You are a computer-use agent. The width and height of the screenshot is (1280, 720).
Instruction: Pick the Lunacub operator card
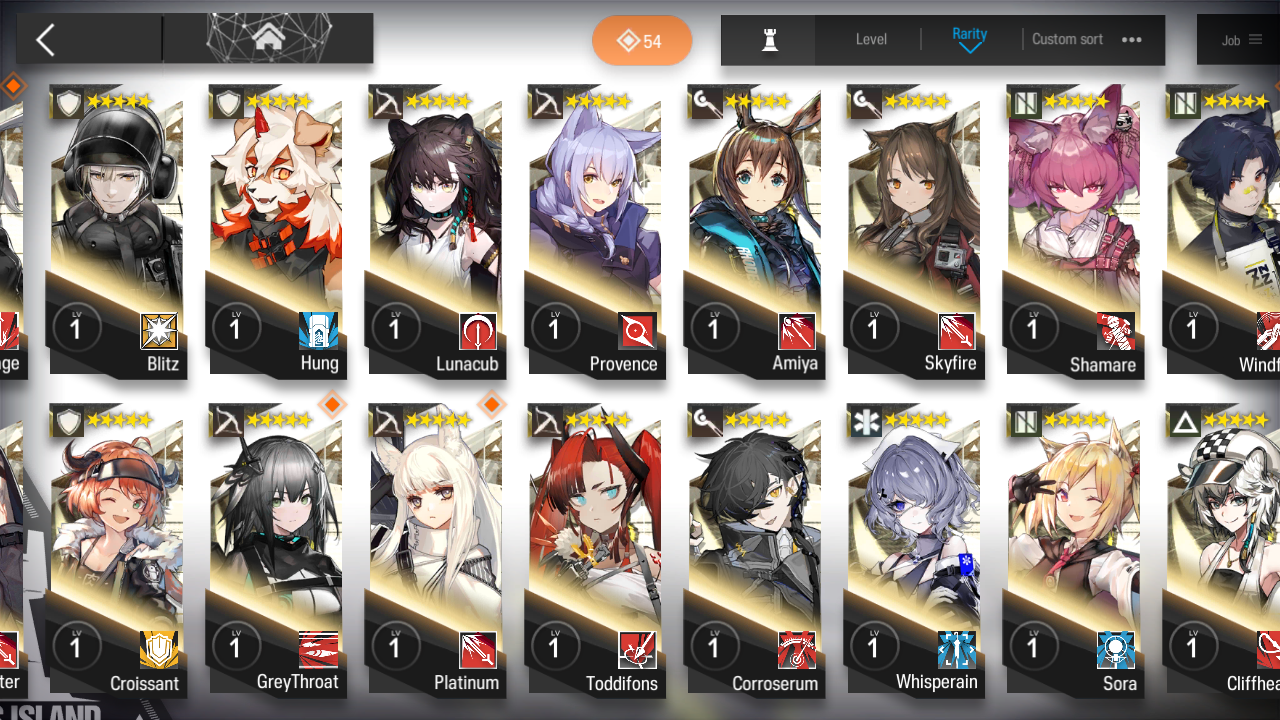point(436,230)
